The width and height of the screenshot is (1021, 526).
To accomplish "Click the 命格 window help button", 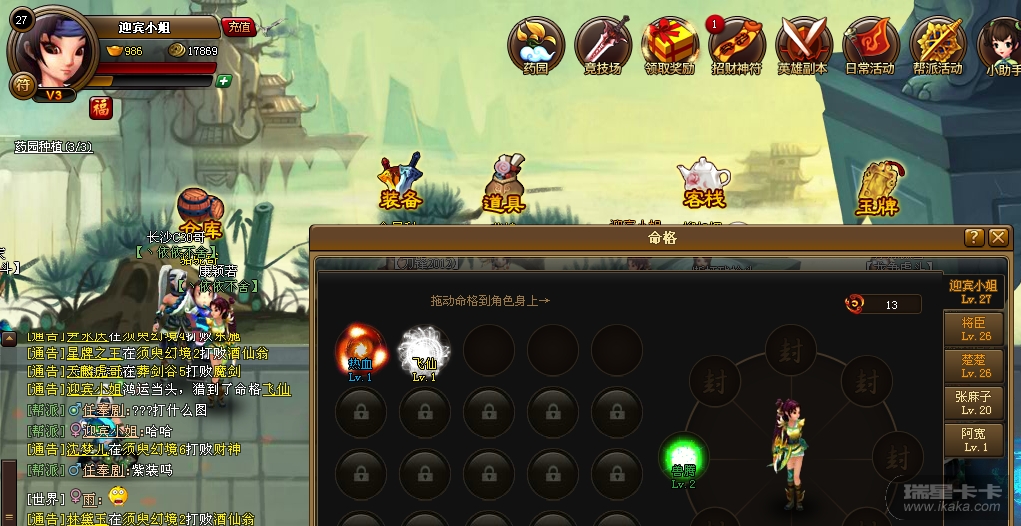I will click(974, 237).
